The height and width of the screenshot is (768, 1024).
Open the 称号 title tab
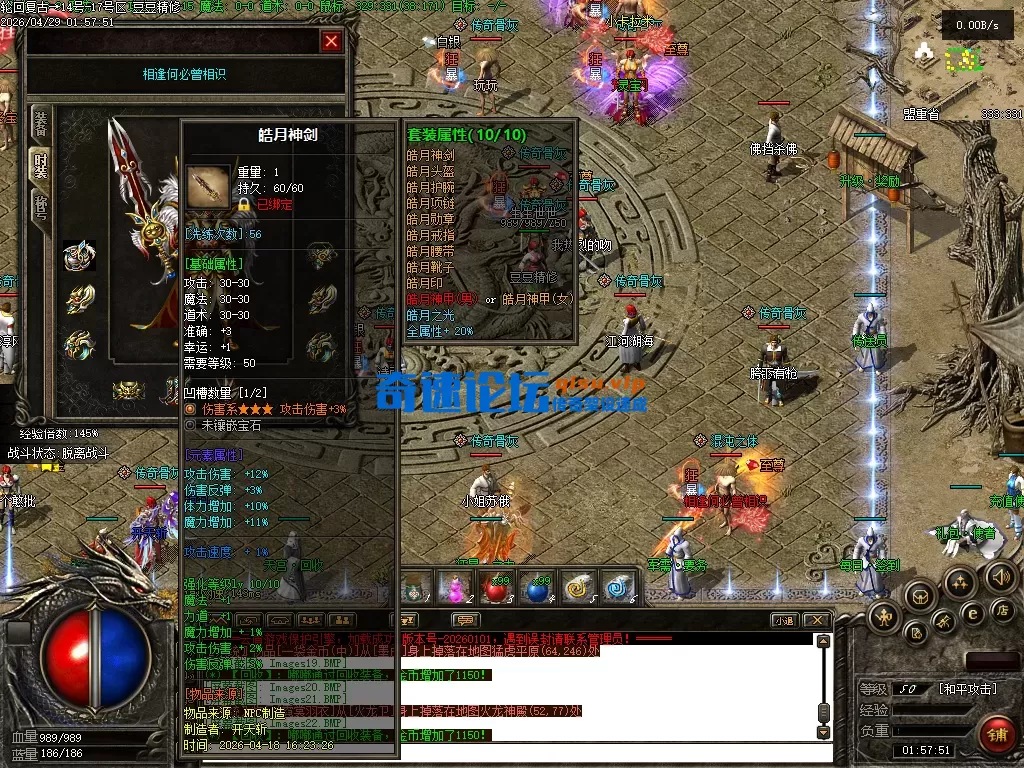tap(41, 208)
